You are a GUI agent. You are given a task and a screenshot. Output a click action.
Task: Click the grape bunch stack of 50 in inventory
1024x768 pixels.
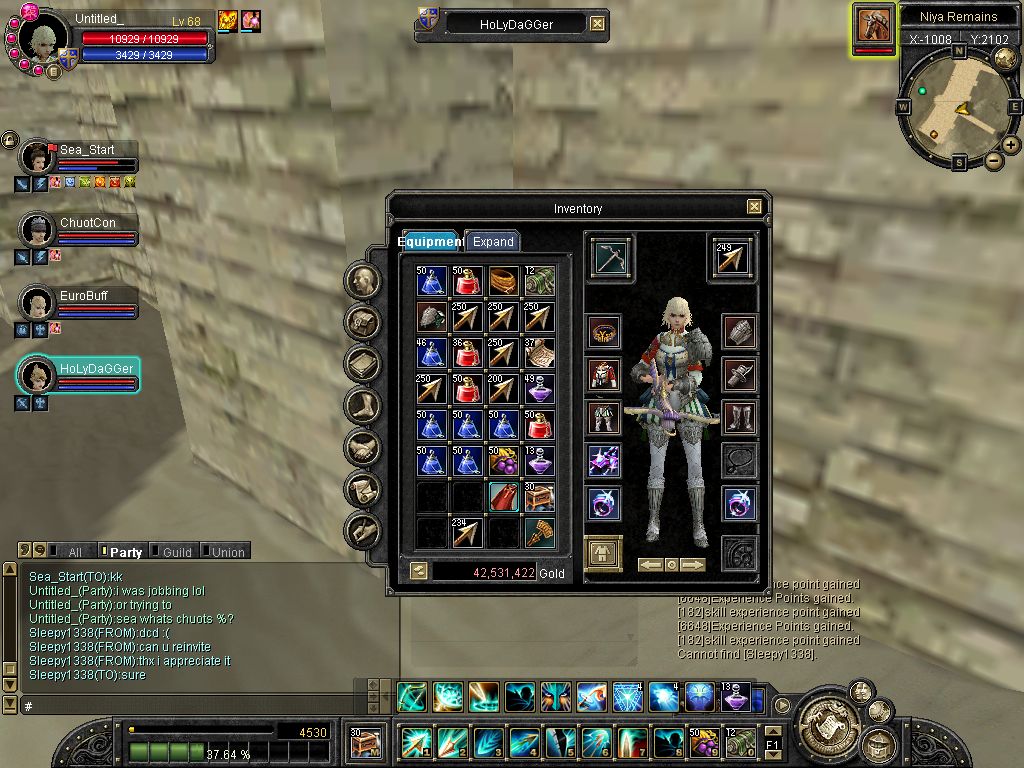504,460
